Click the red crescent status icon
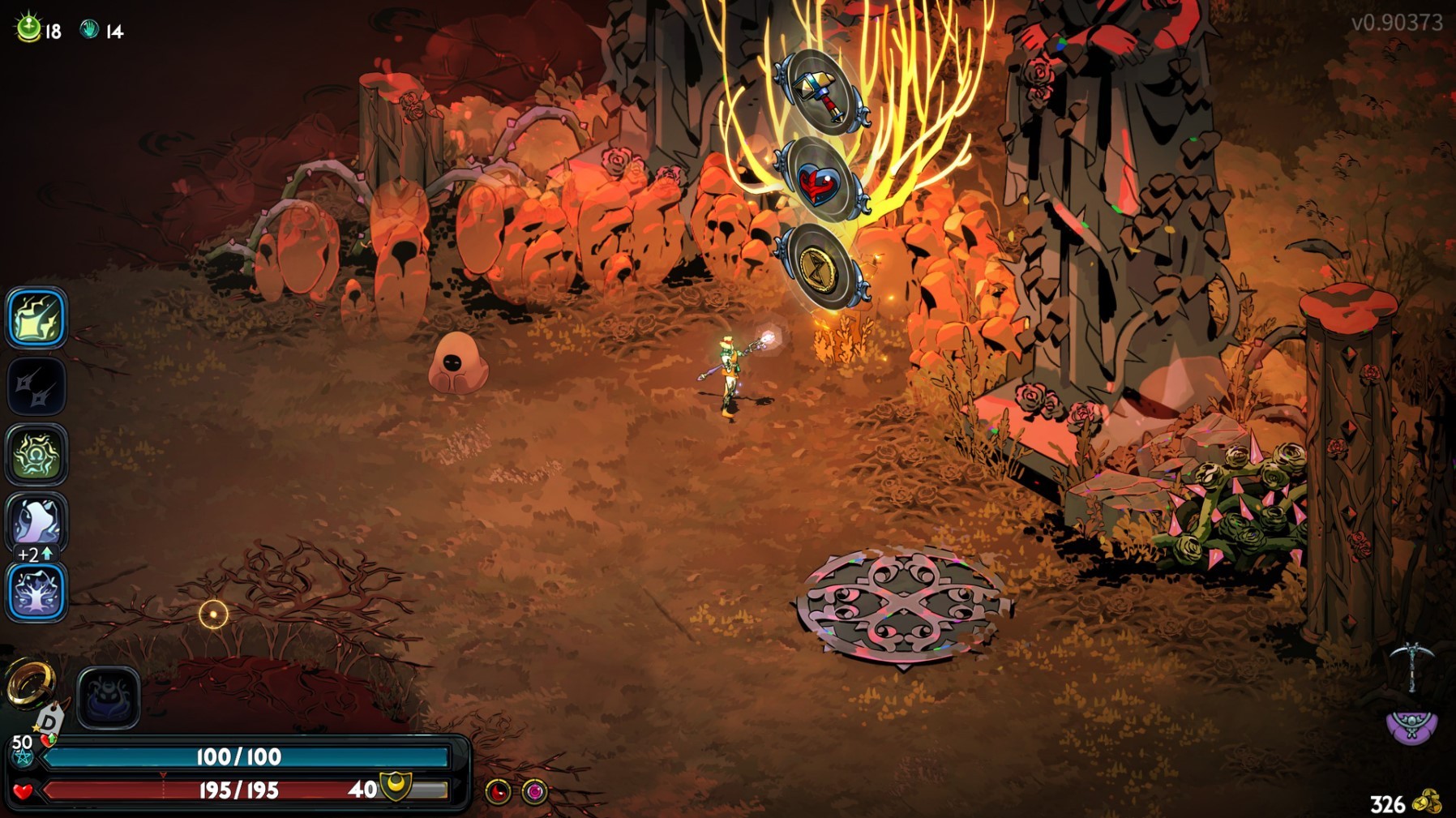Viewport: 1456px width, 818px height. click(498, 791)
